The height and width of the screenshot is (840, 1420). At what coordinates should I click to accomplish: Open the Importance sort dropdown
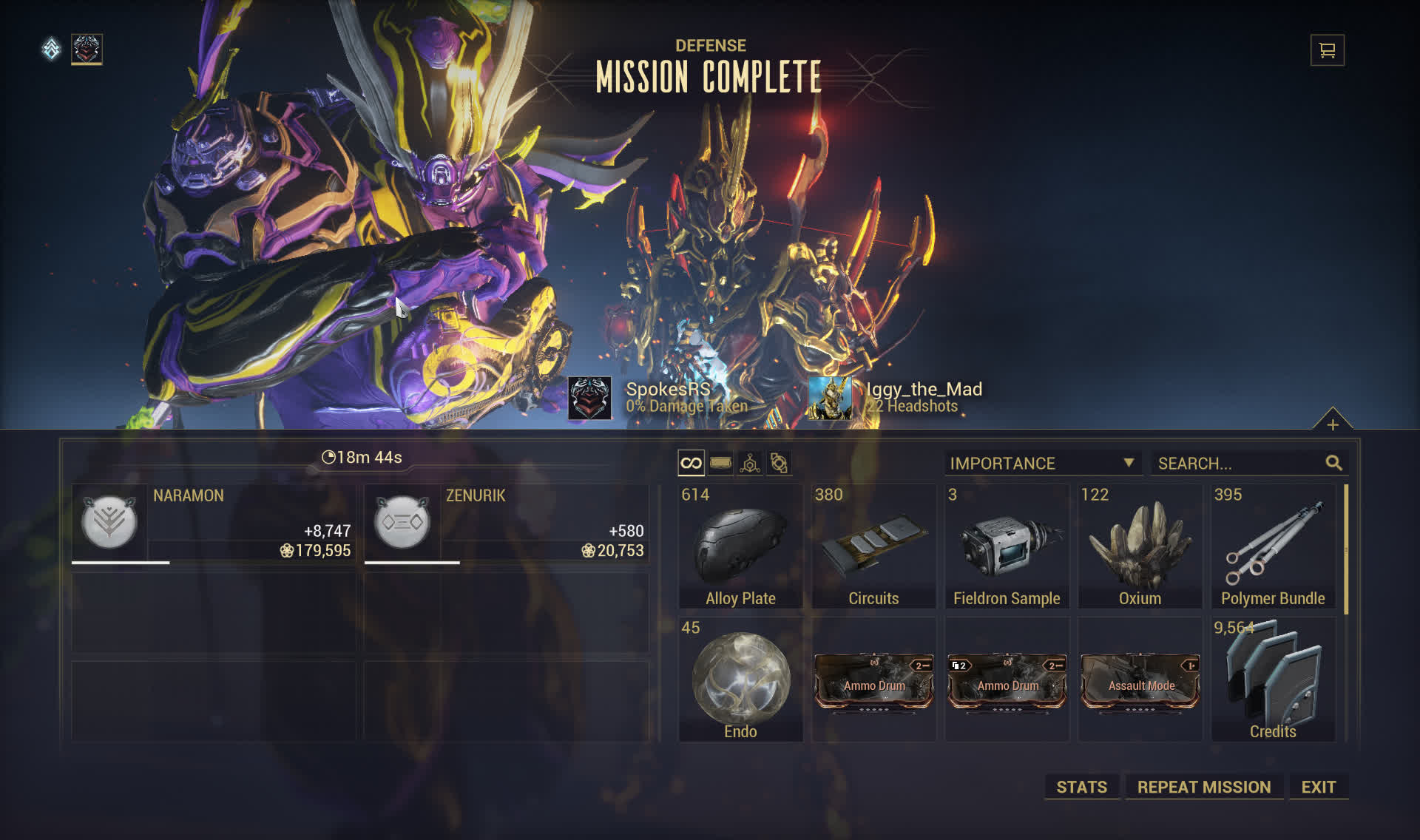1041,464
